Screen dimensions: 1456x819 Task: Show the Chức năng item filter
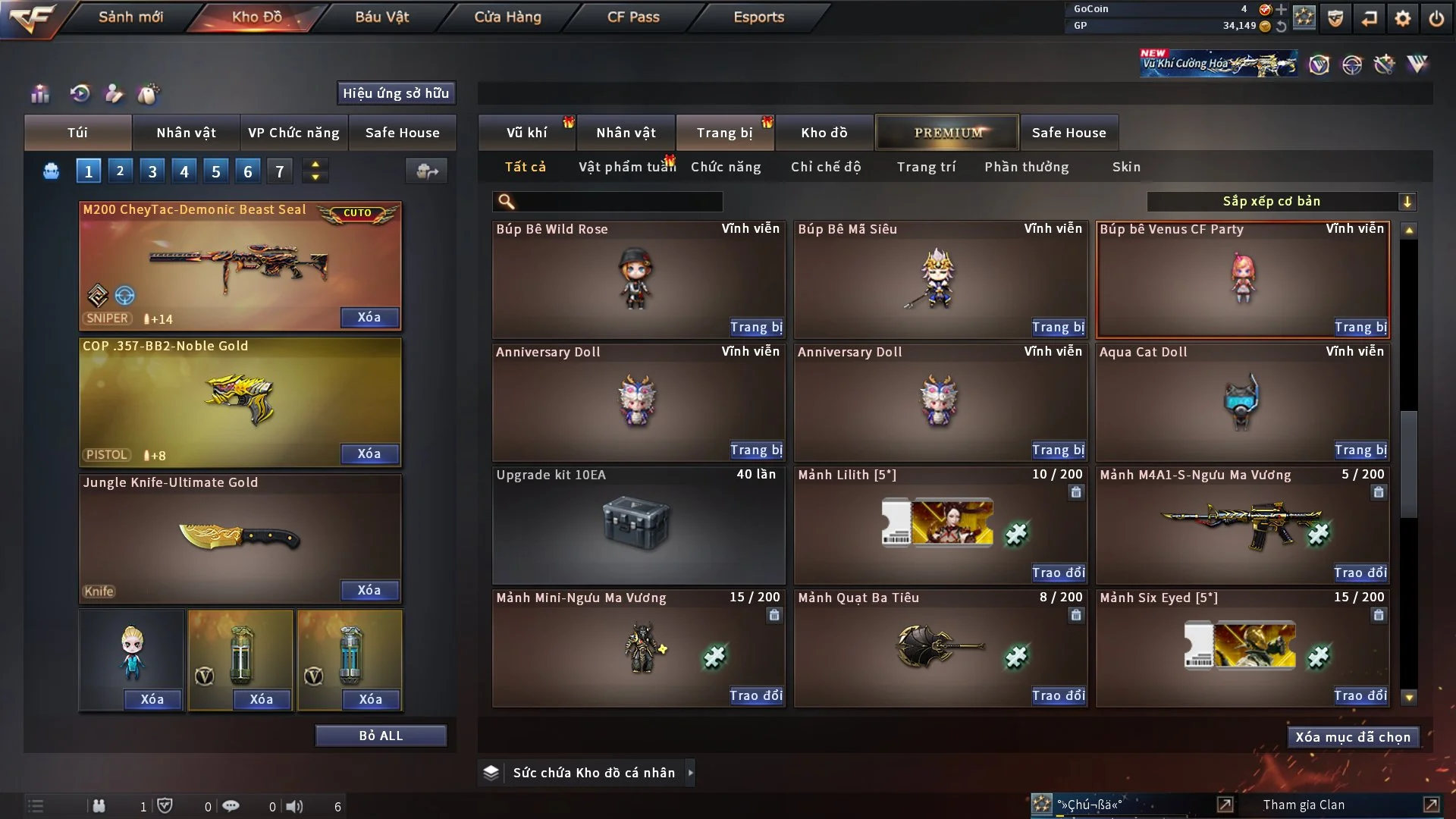[725, 167]
